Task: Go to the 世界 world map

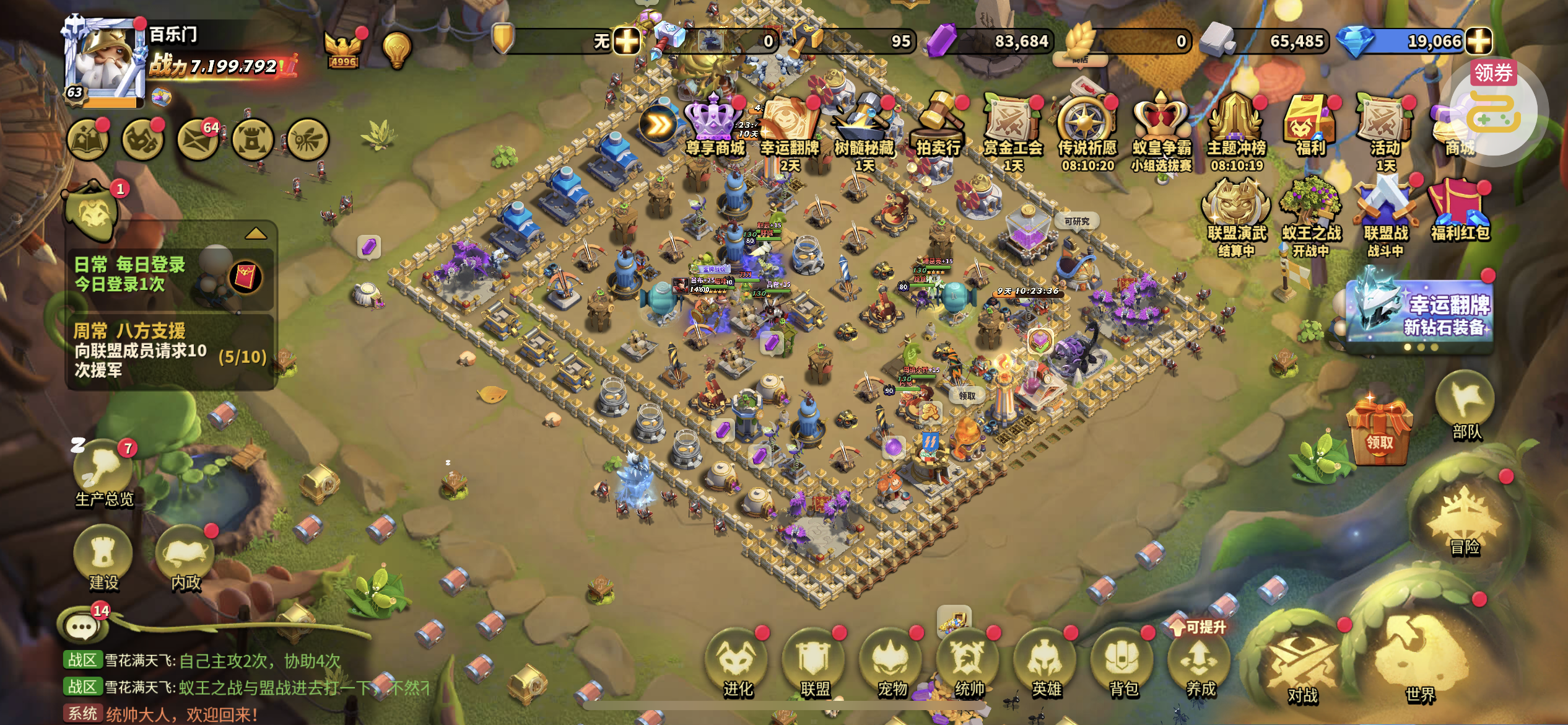Action: (x=1419, y=663)
